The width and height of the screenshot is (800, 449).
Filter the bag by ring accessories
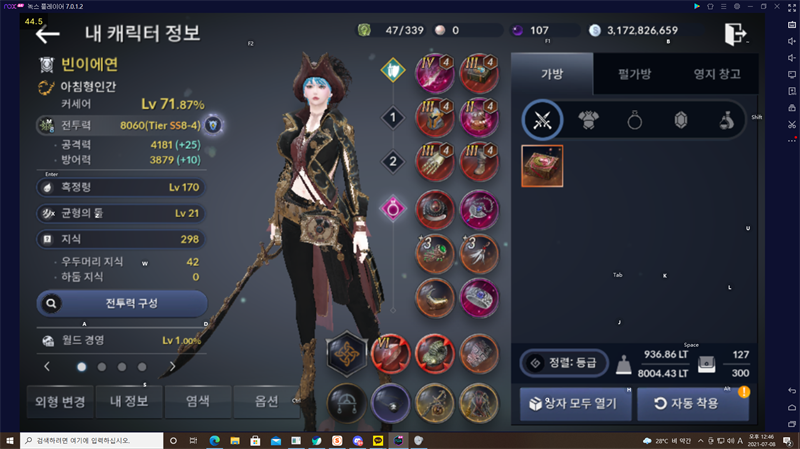point(636,121)
